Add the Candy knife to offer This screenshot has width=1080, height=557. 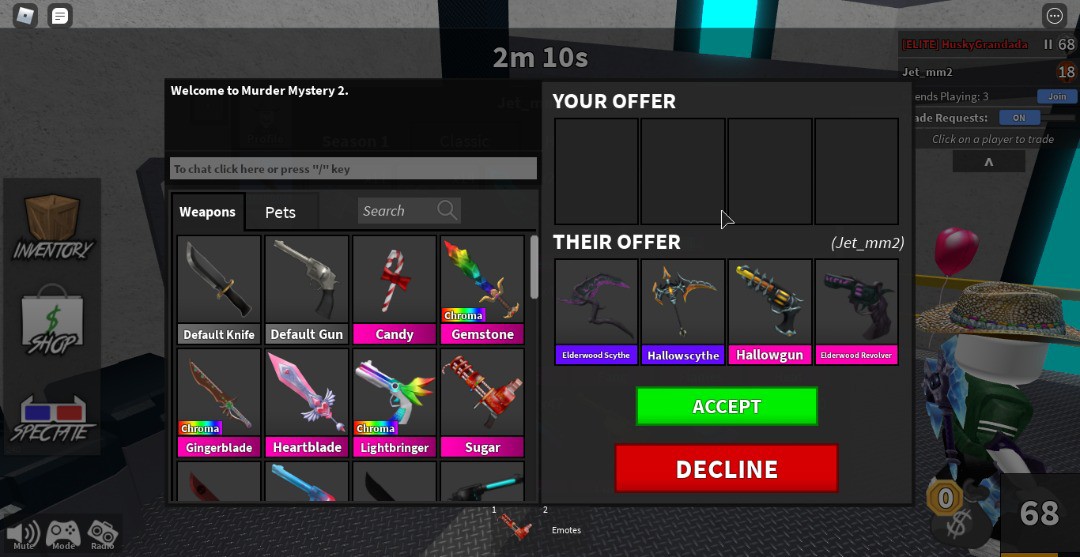(394, 289)
